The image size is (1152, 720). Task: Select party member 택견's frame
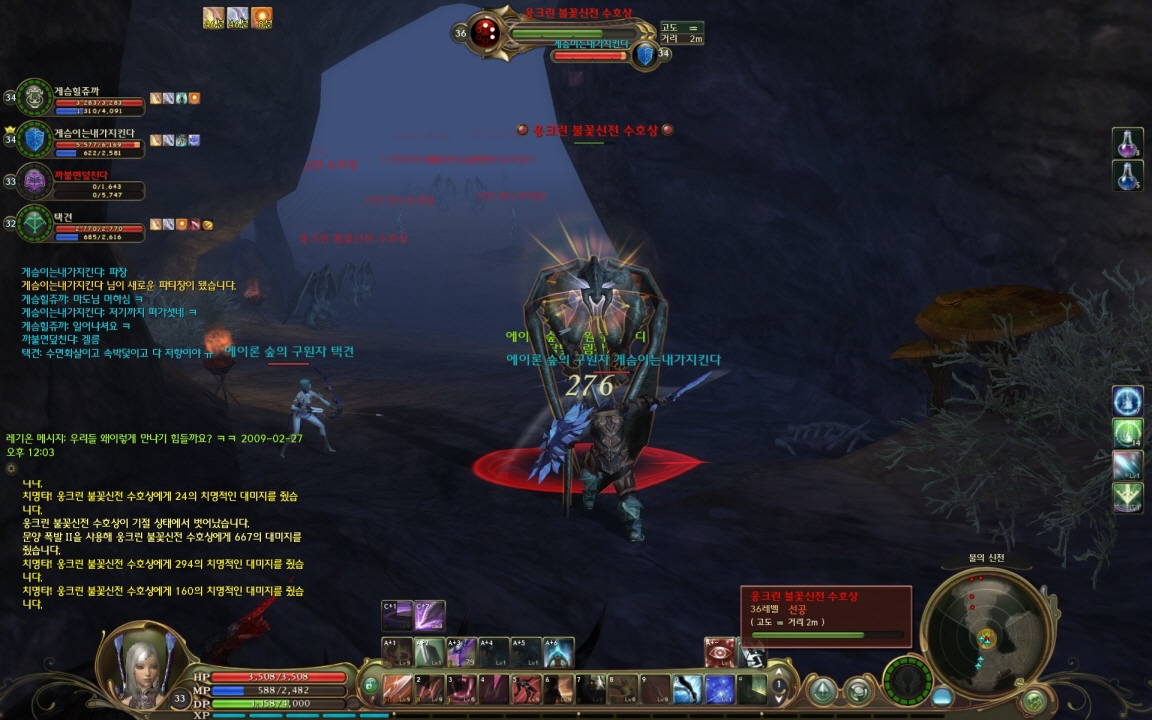34,223
